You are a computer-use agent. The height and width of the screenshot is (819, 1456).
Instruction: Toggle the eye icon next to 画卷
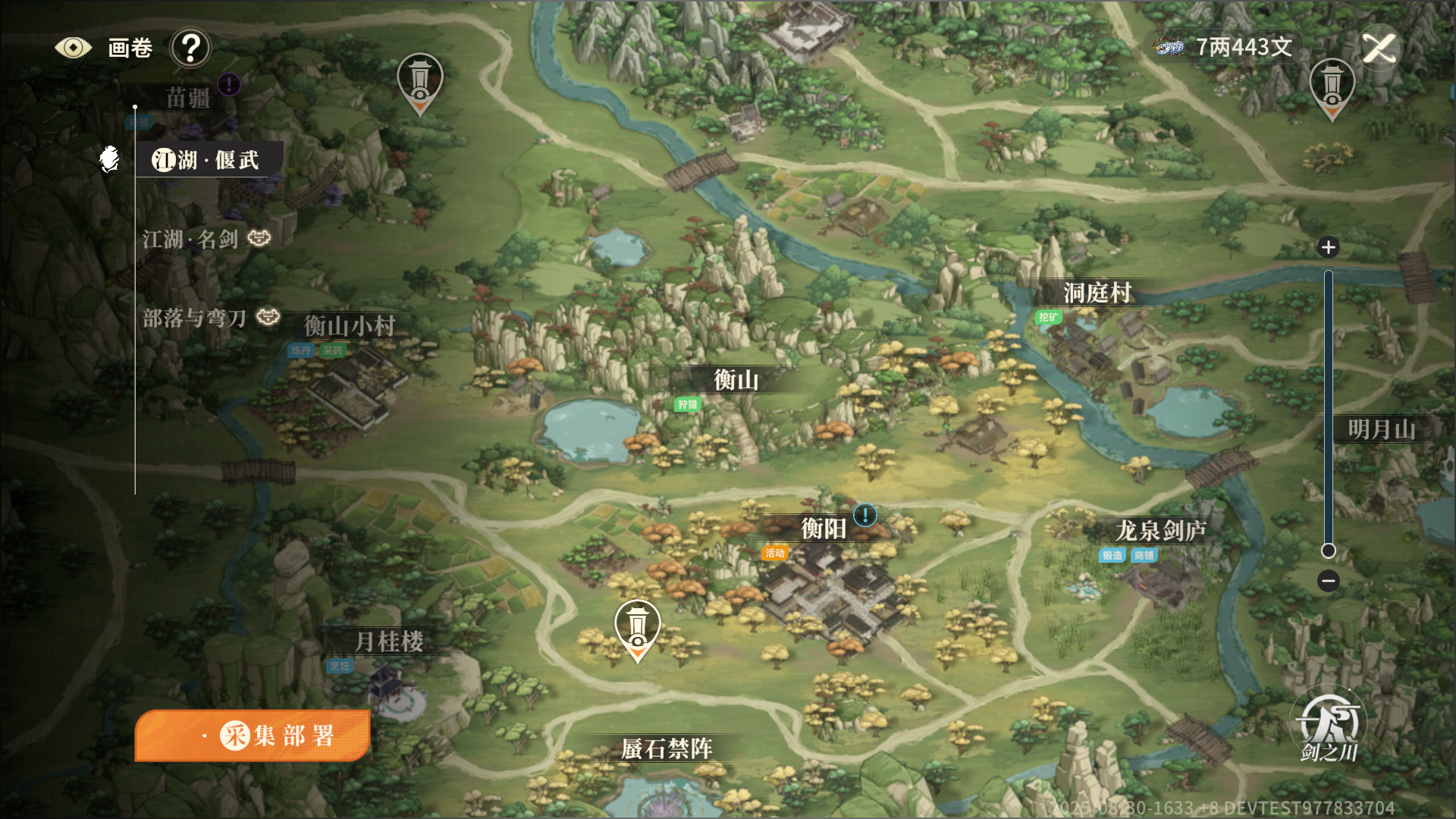(74, 46)
